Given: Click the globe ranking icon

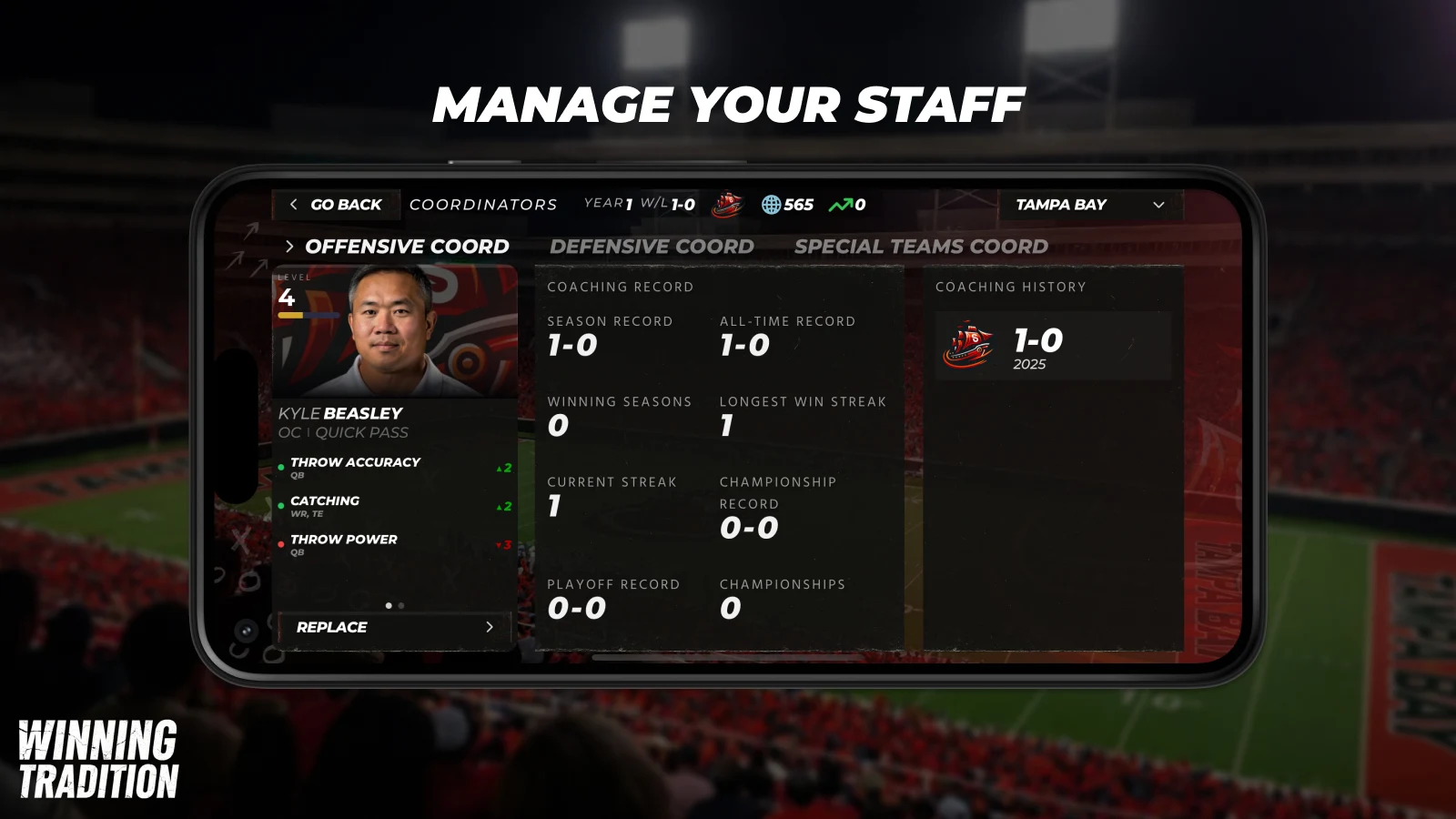Looking at the screenshot, I should tap(771, 205).
